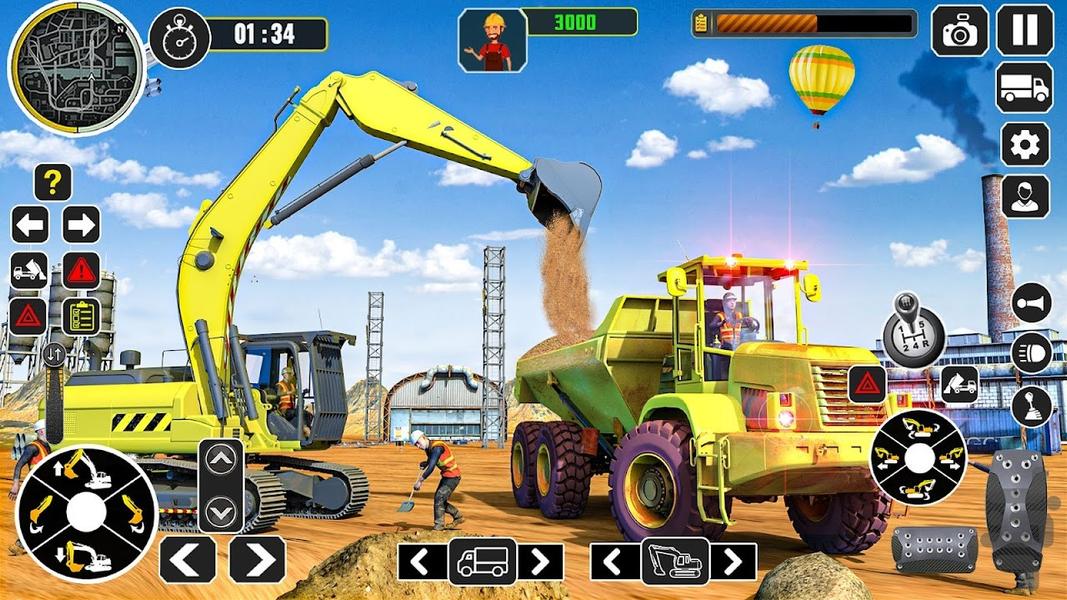Click the white right turn arrow with tail
The width and height of the screenshot is (1067, 600).
coord(81,224)
